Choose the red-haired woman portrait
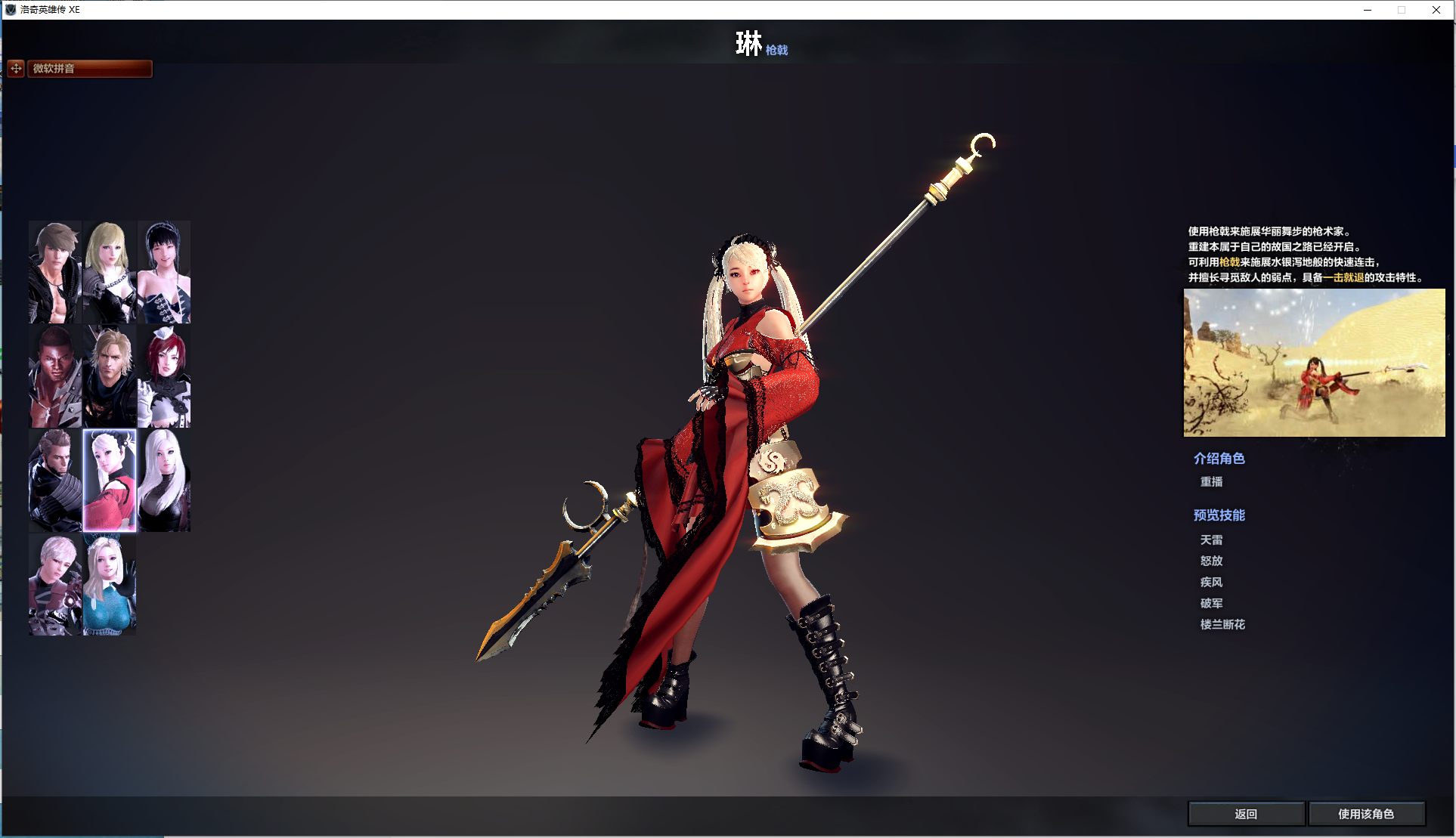 [x=164, y=376]
